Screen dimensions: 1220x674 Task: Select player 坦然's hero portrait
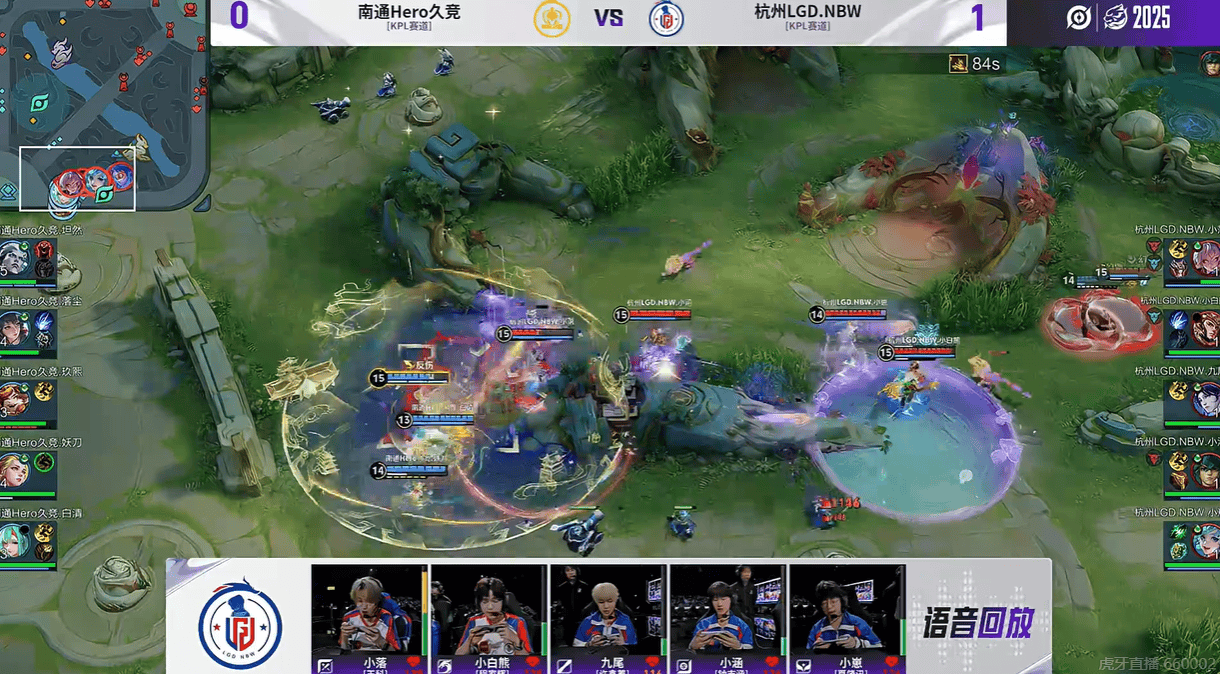point(14,258)
